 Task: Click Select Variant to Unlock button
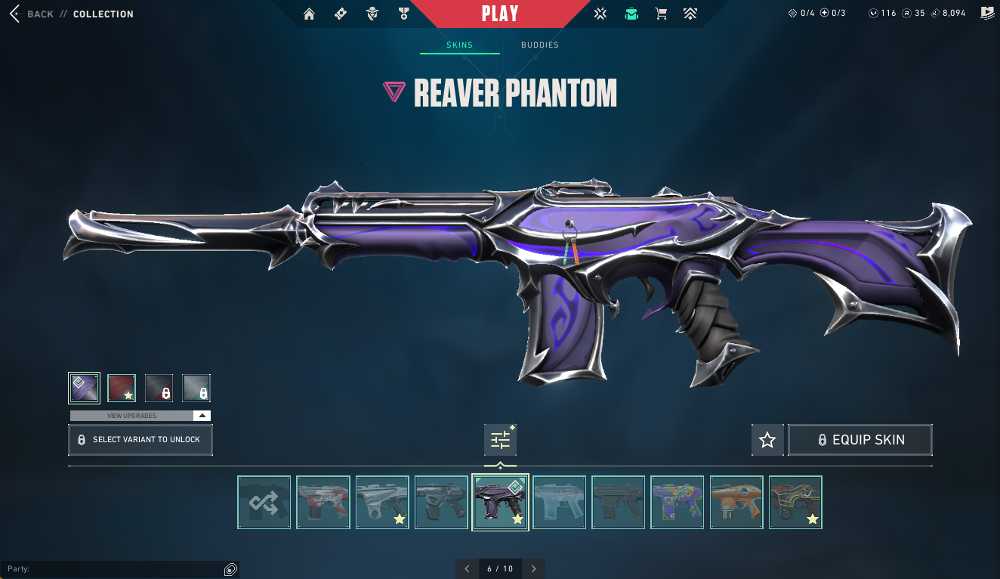pos(140,439)
